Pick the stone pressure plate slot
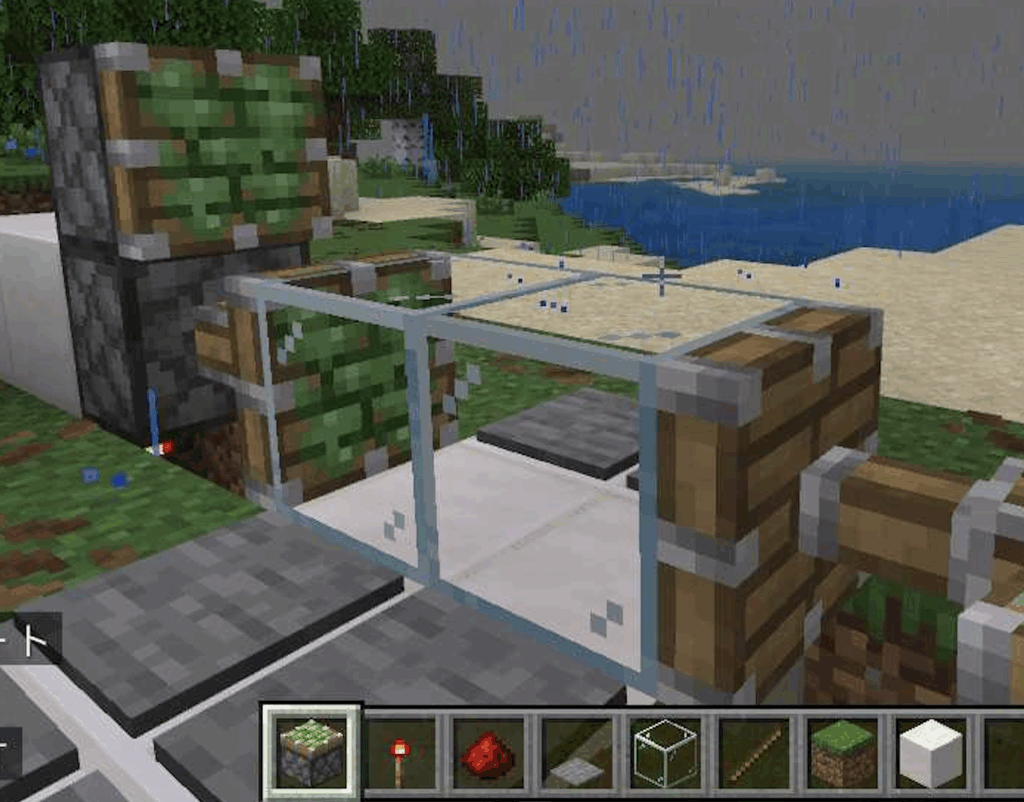1024x802 pixels. 577,752
